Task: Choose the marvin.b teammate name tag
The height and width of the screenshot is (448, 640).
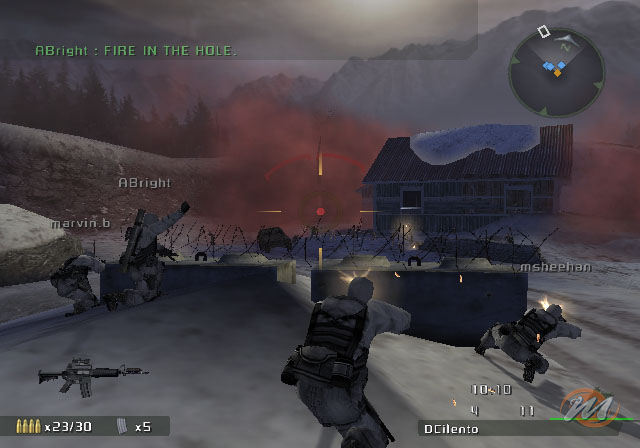Action: 81,223
